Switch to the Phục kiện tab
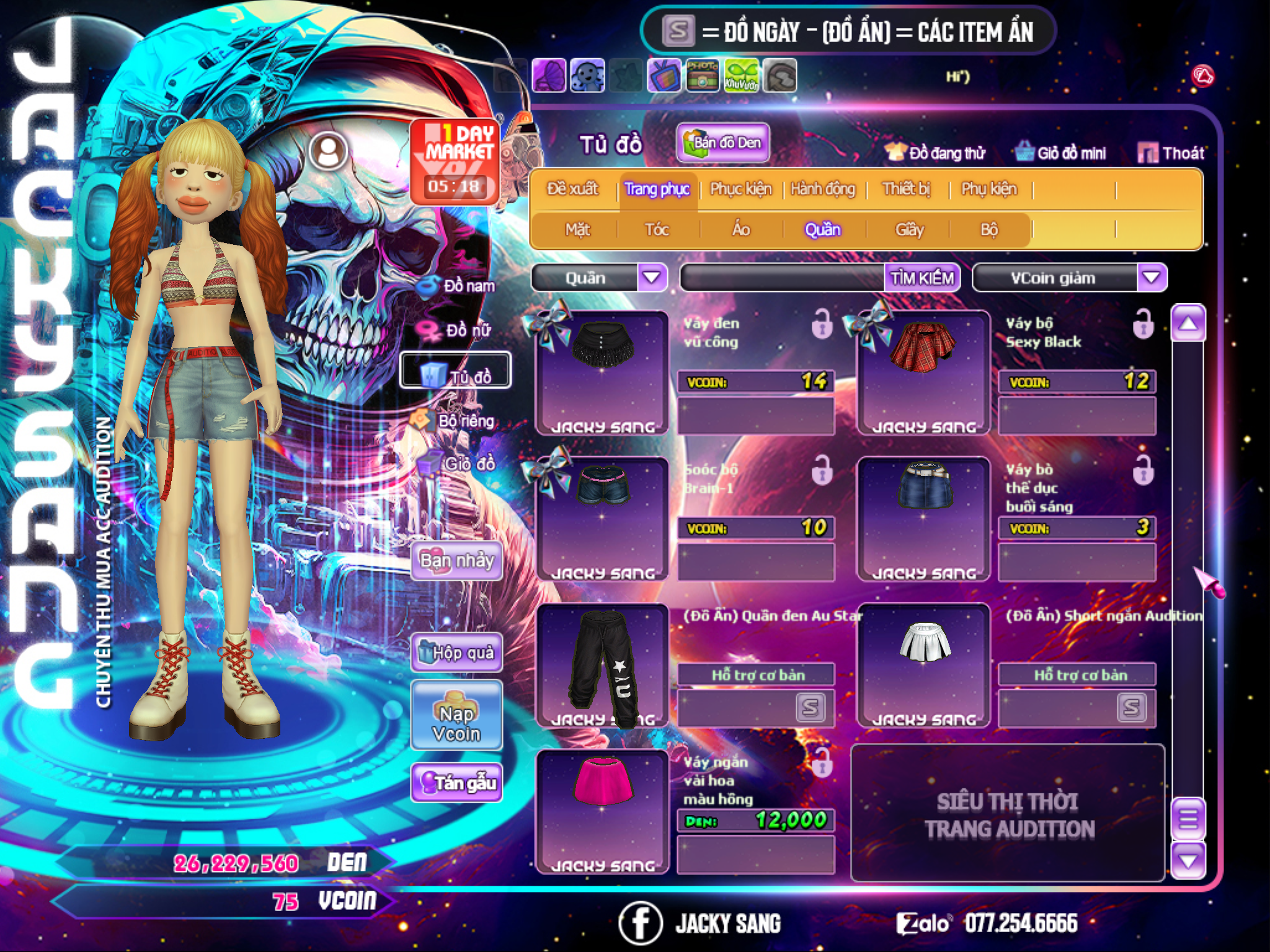This screenshot has height=952, width=1270. (740, 189)
